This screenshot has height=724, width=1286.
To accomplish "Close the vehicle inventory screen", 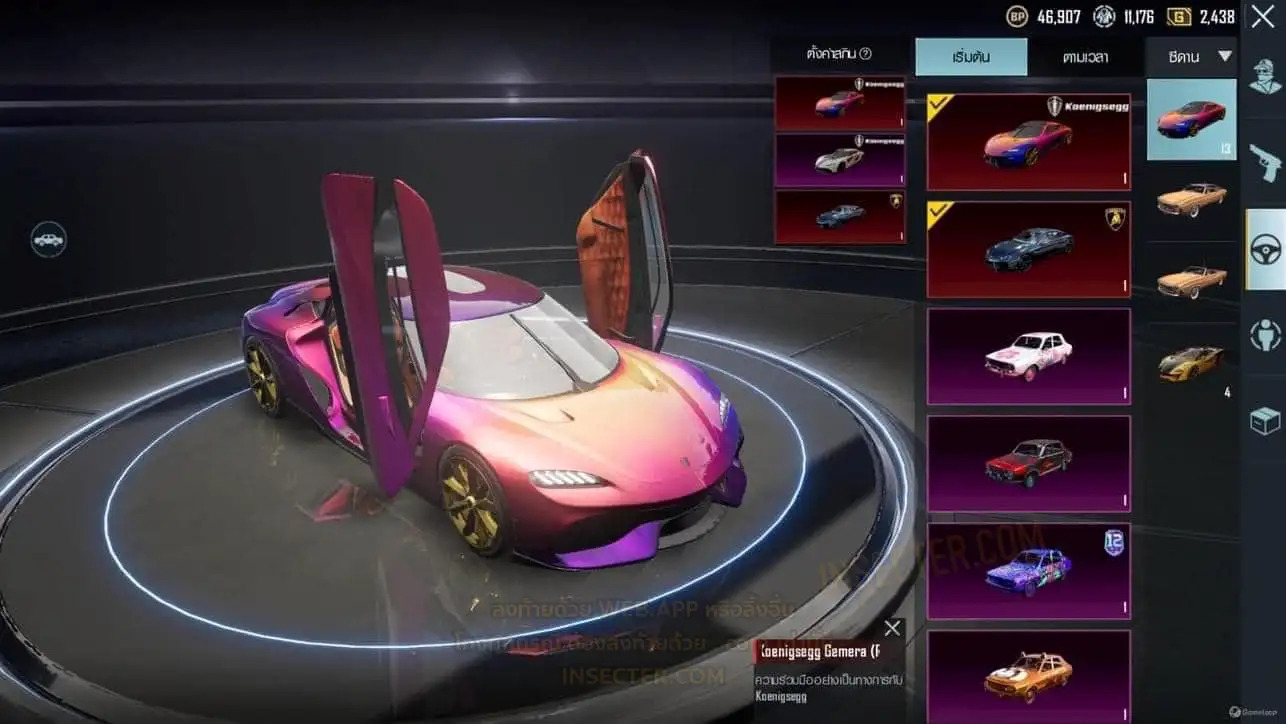I will pos(1262,16).
